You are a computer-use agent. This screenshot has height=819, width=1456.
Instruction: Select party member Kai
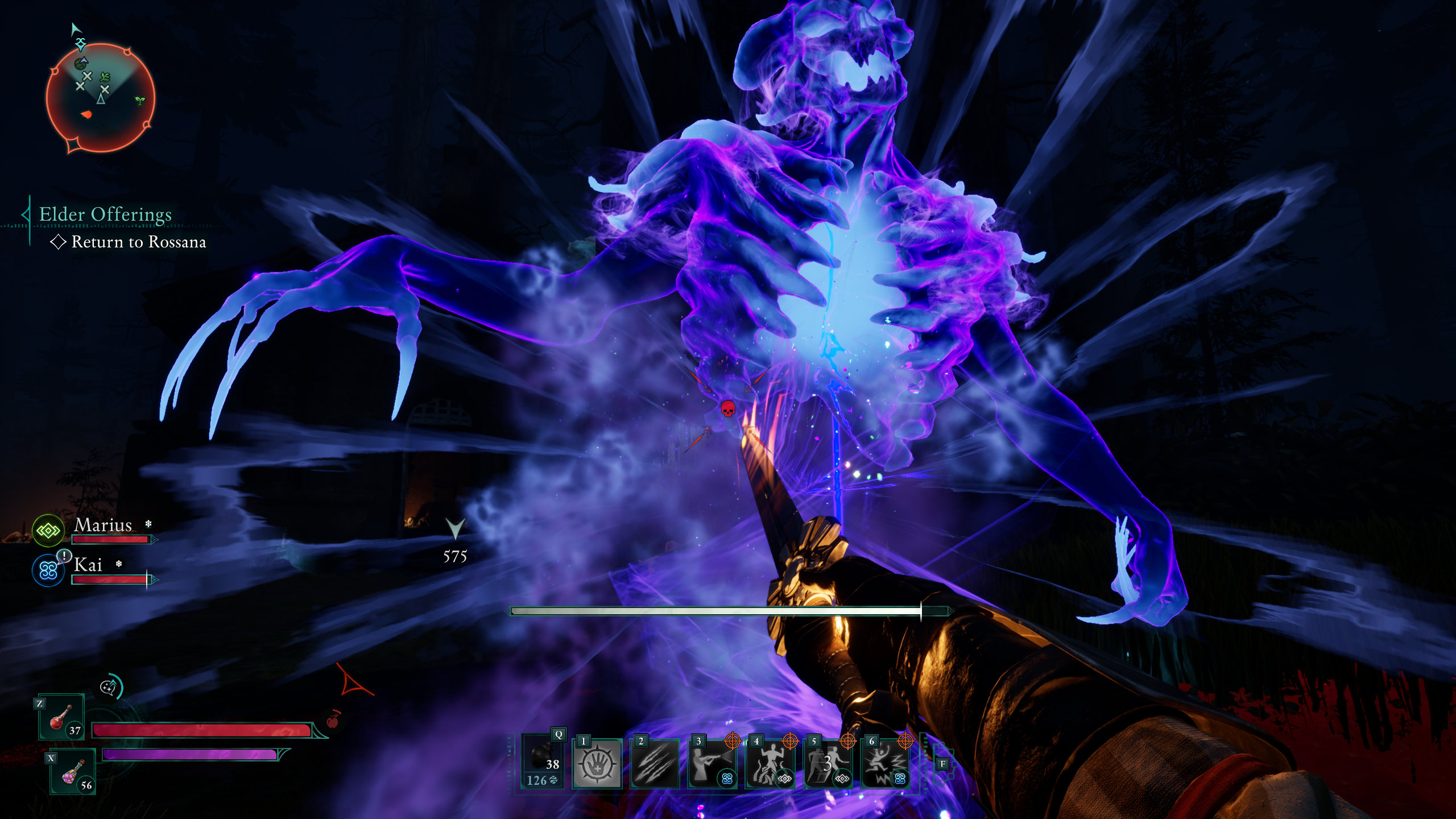point(88,565)
